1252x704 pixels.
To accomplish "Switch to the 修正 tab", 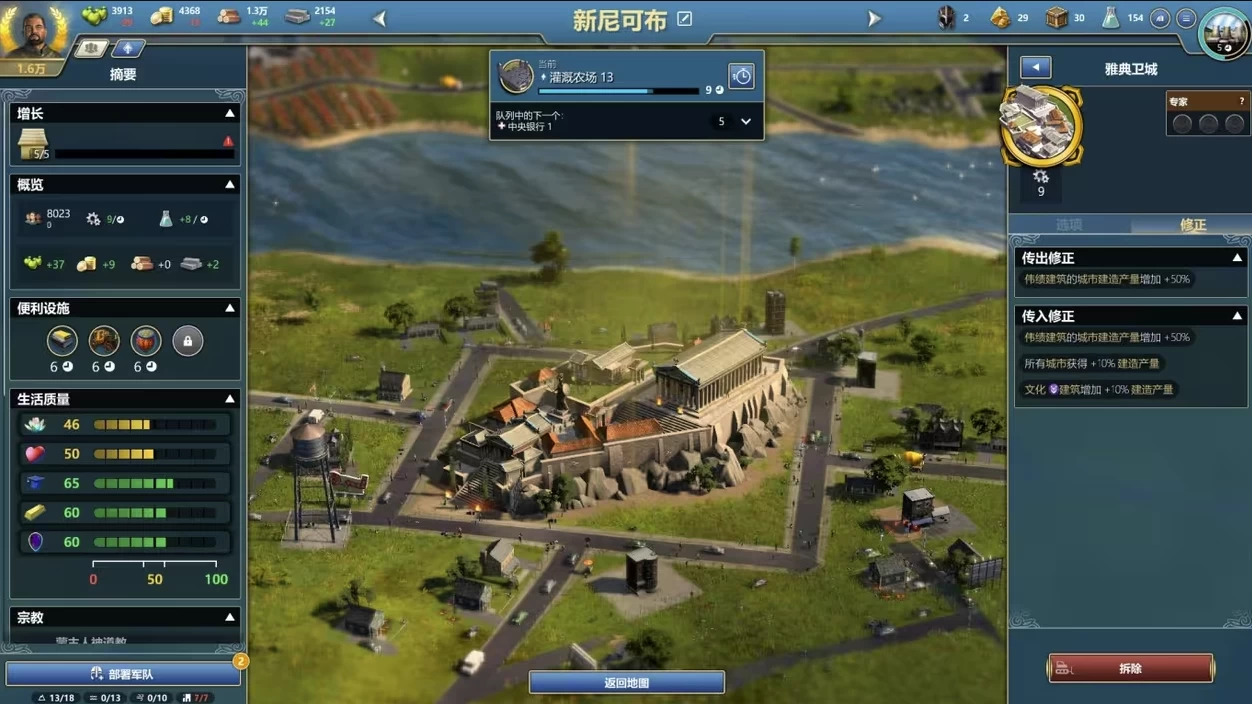I will click(x=1192, y=225).
